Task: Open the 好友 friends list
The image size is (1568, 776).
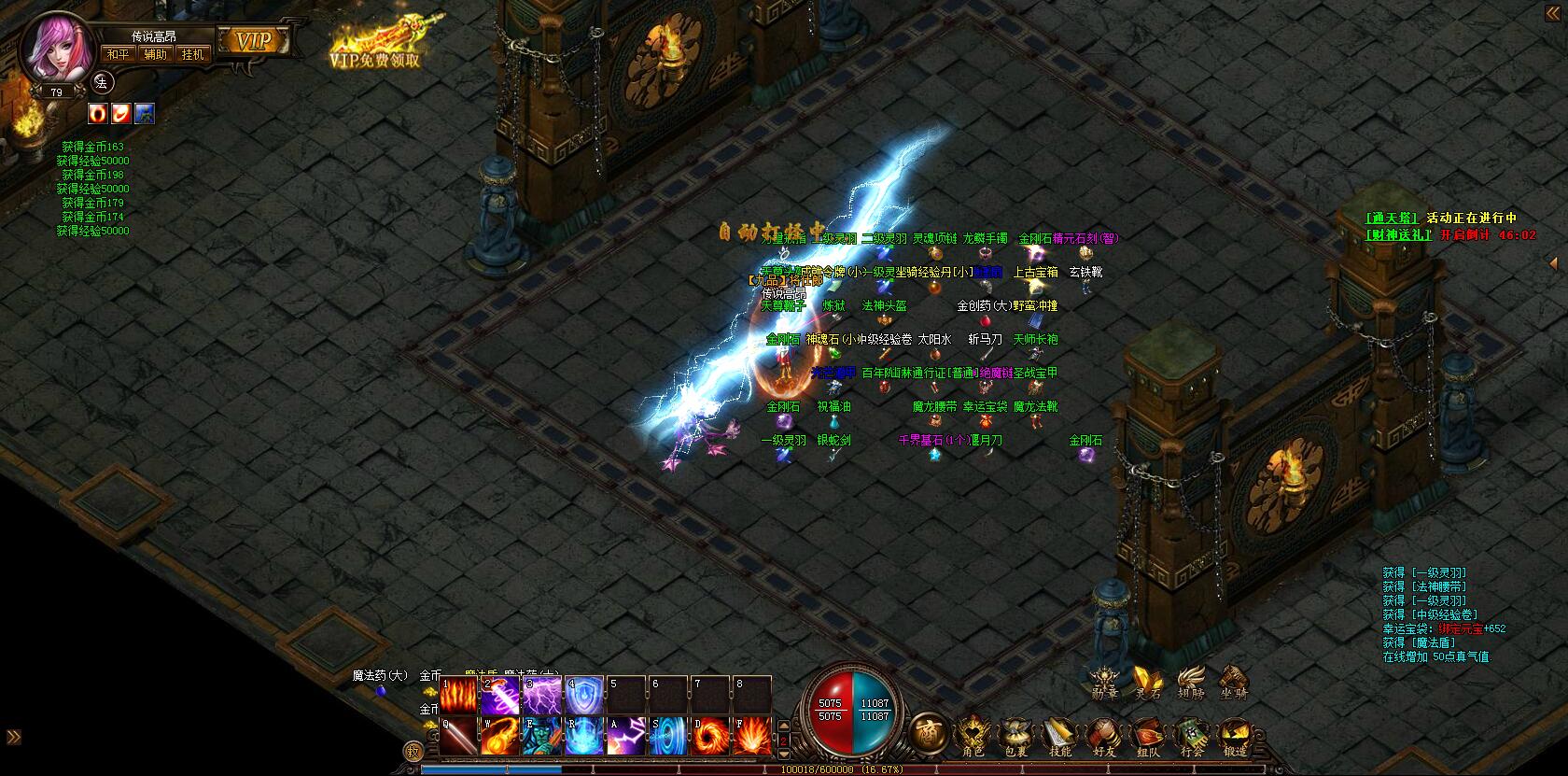Action: click(1104, 737)
